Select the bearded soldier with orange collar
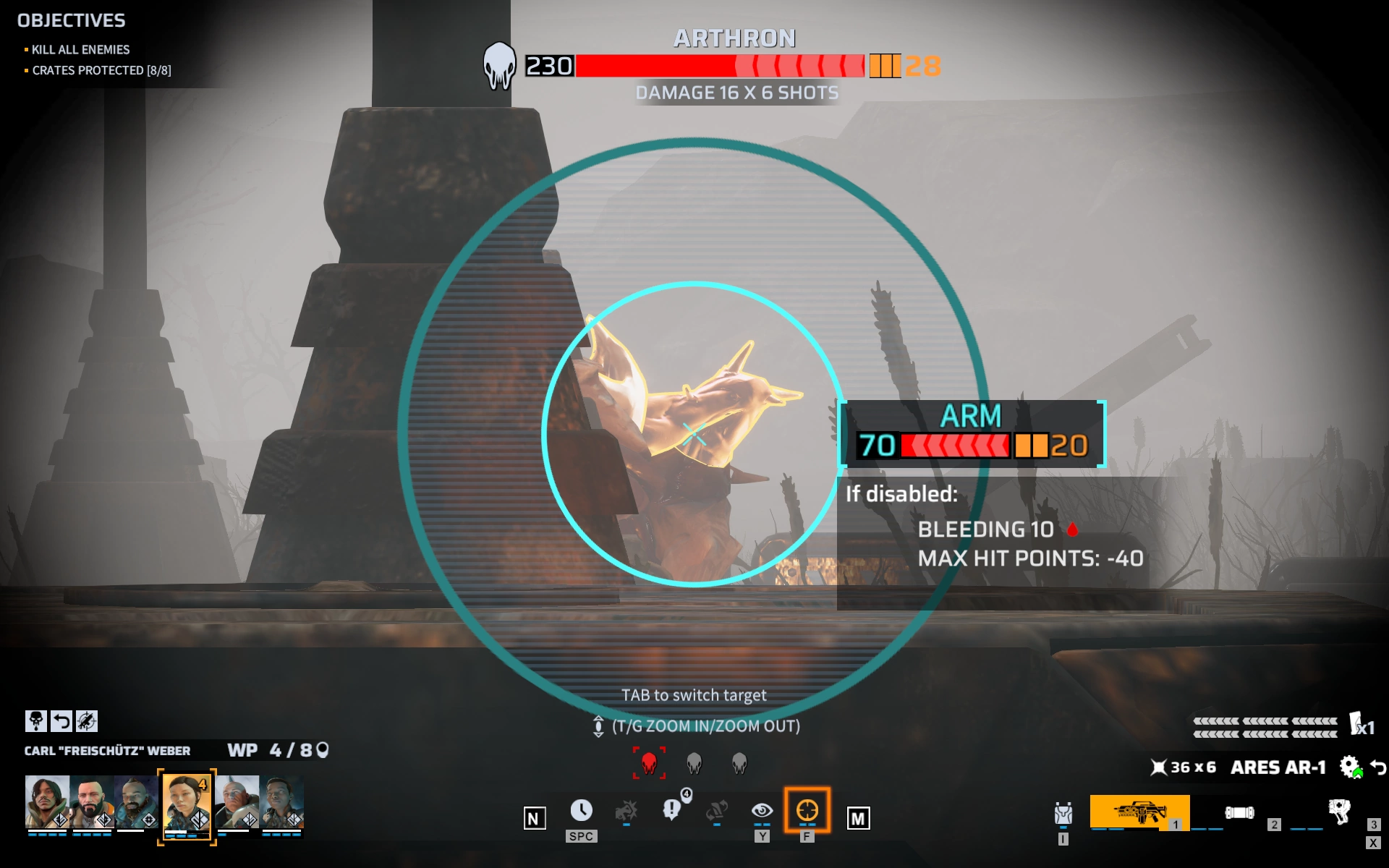The image size is (1389, 868). click(92, 801)
